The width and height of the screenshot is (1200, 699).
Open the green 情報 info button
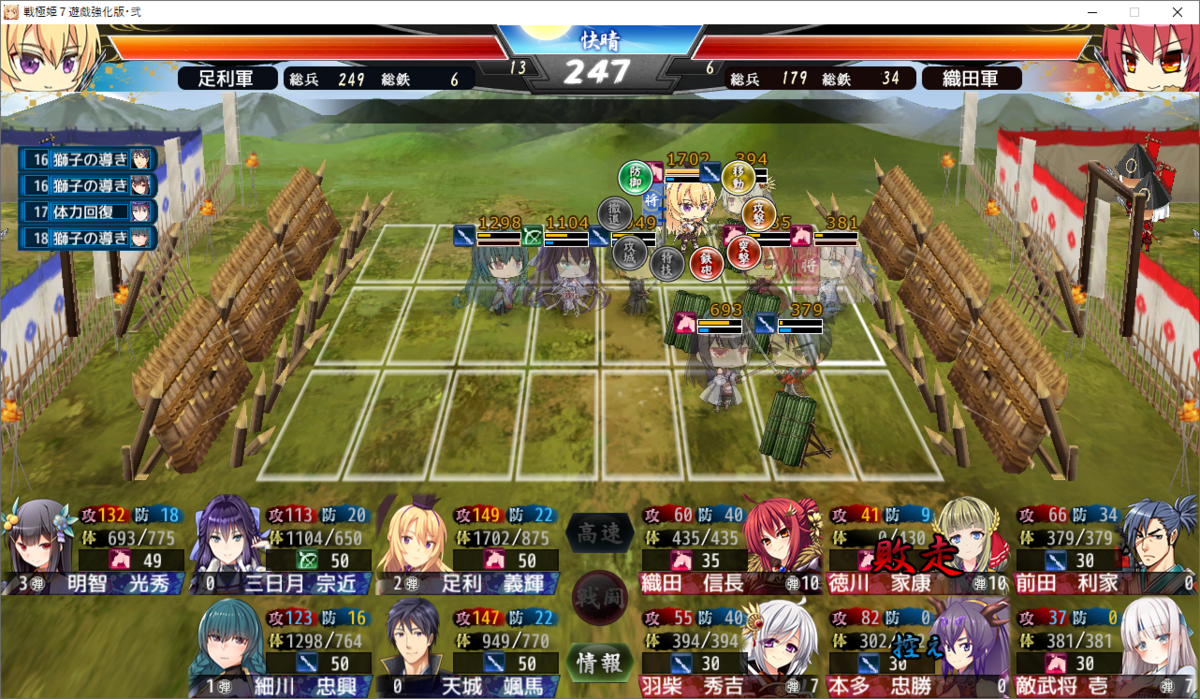click(x=600, y=662)
